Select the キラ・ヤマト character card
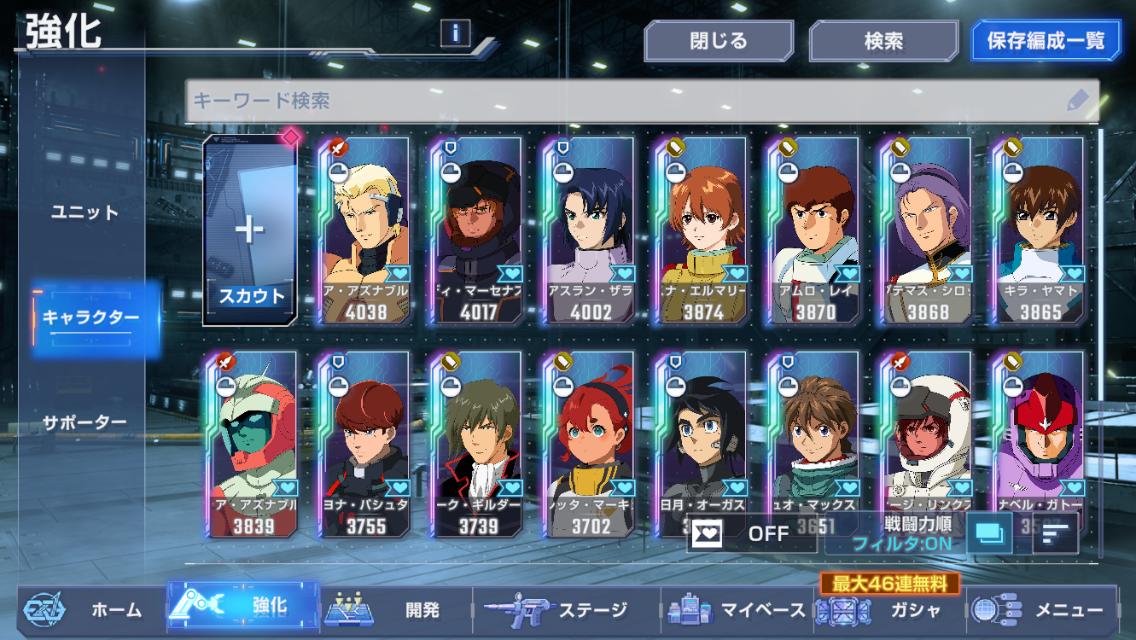1136x640 pixels. pyautogui.click(x=1036, y=230)
